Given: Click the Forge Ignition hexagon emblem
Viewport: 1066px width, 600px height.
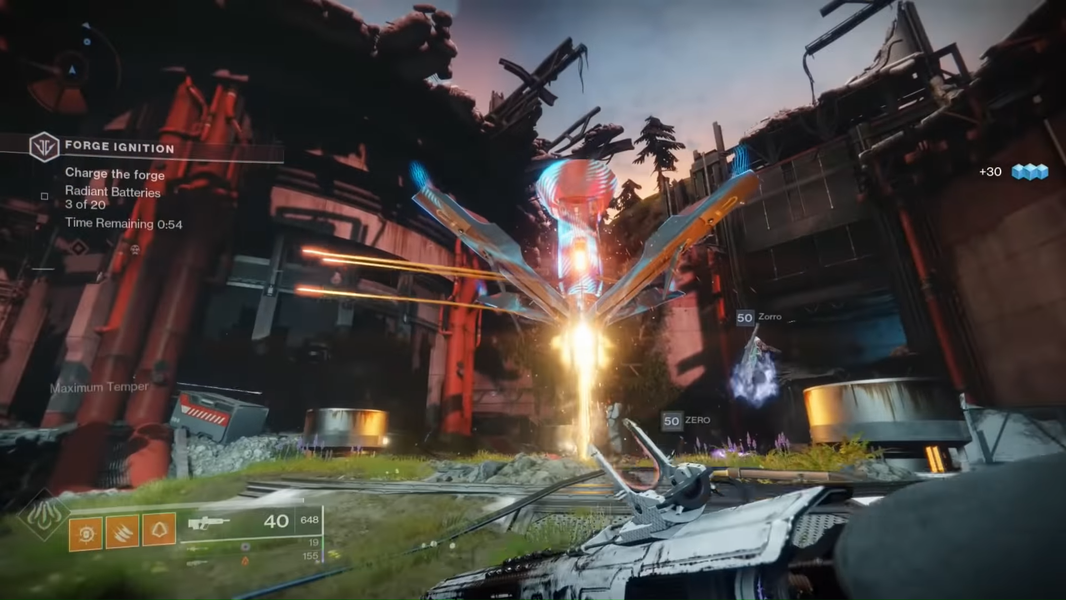Looking at the screenshot, I should coord(44,147).
